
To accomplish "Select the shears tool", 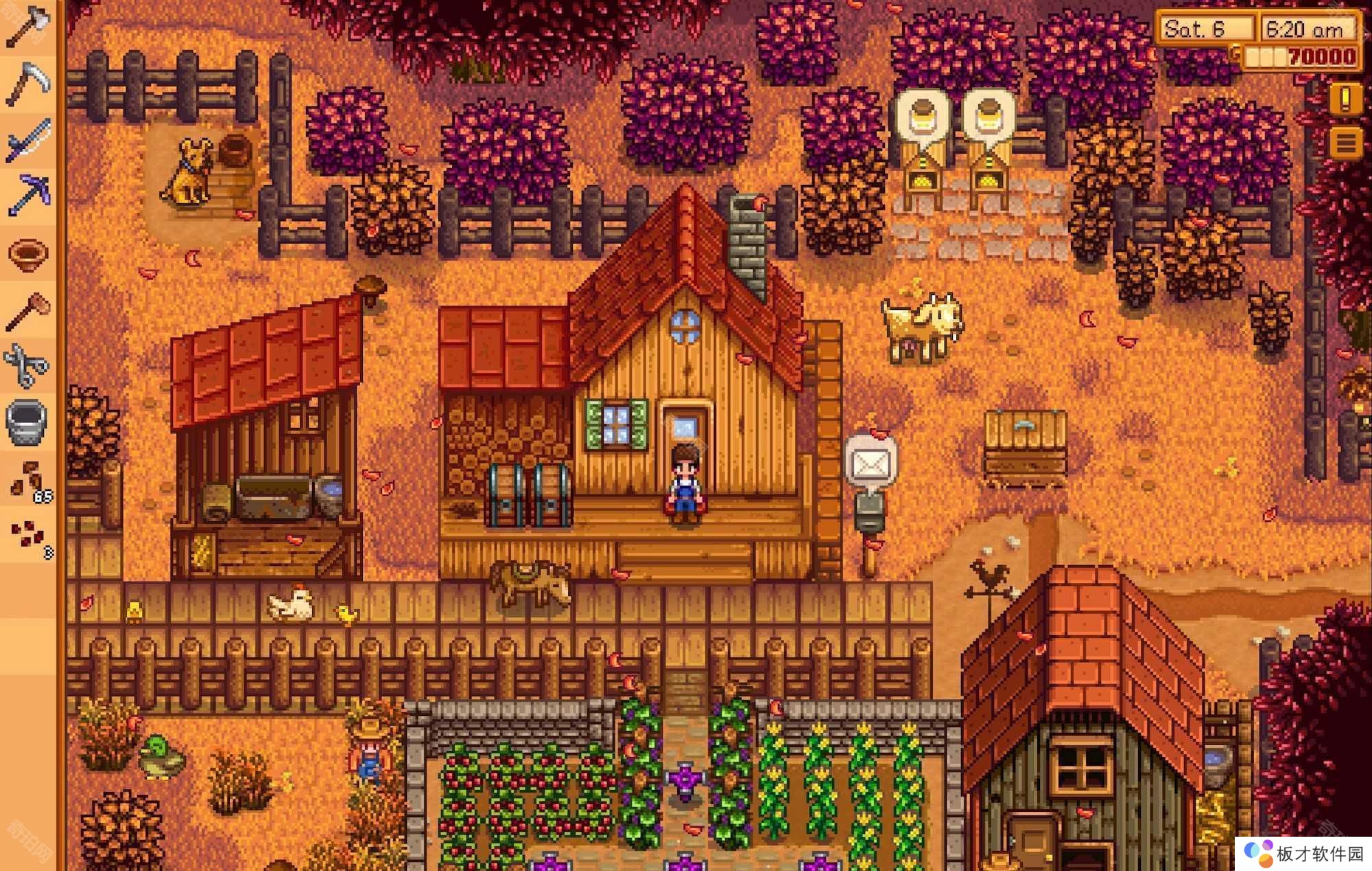I will (27, 365).
